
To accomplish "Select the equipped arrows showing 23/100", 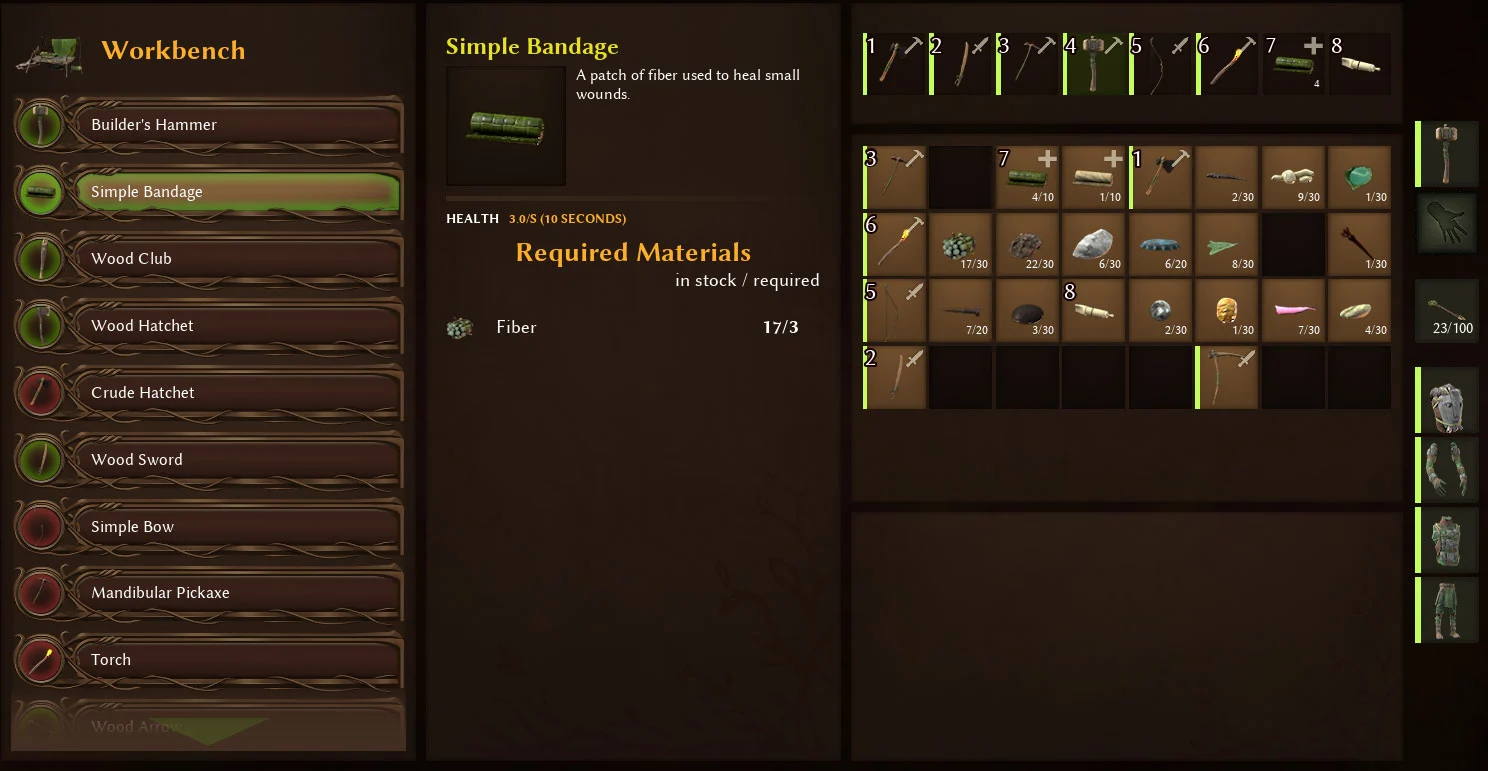I will tap(1447, 310).
